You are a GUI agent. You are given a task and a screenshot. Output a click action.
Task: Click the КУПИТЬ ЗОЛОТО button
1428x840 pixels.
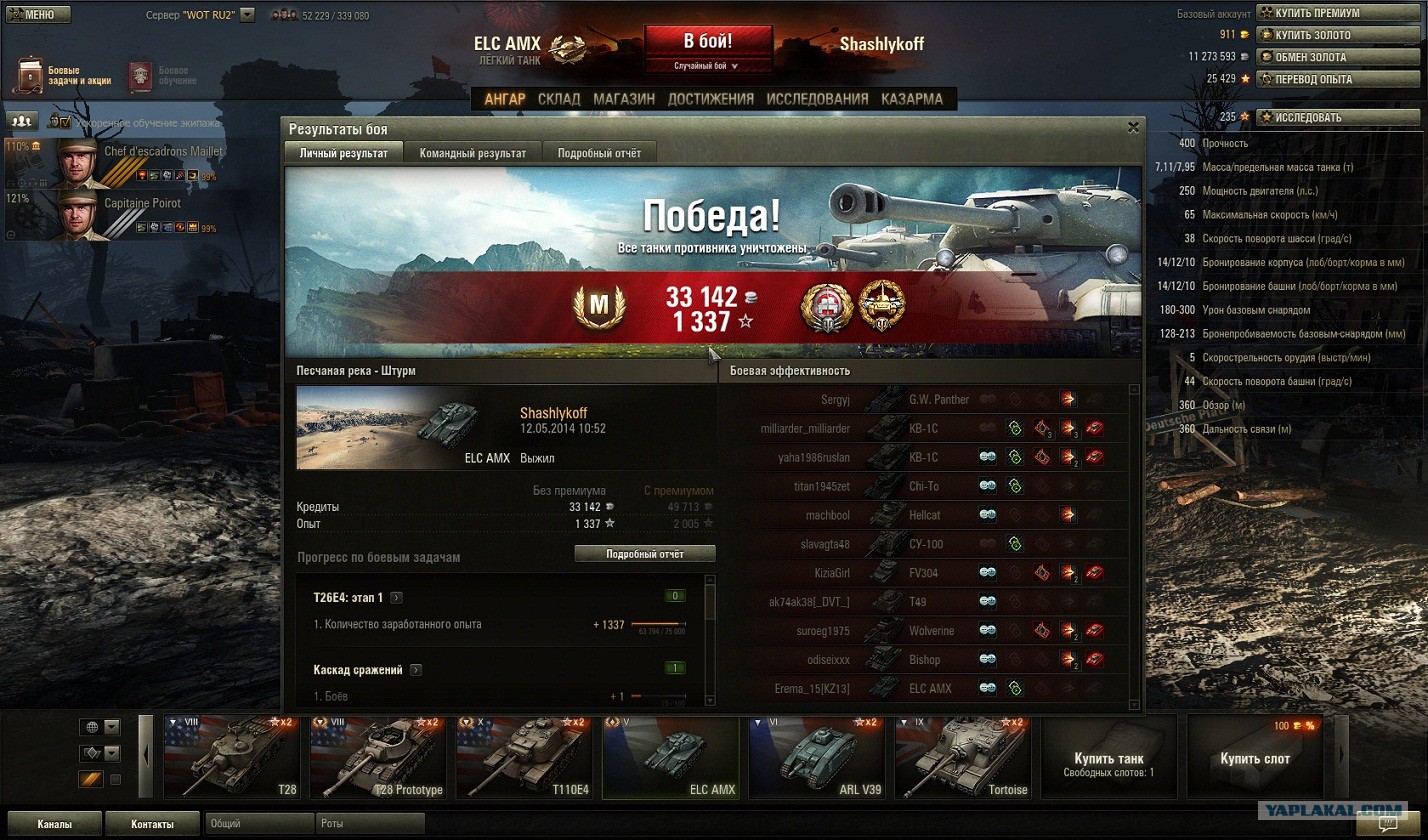(x=1324, y=35)
